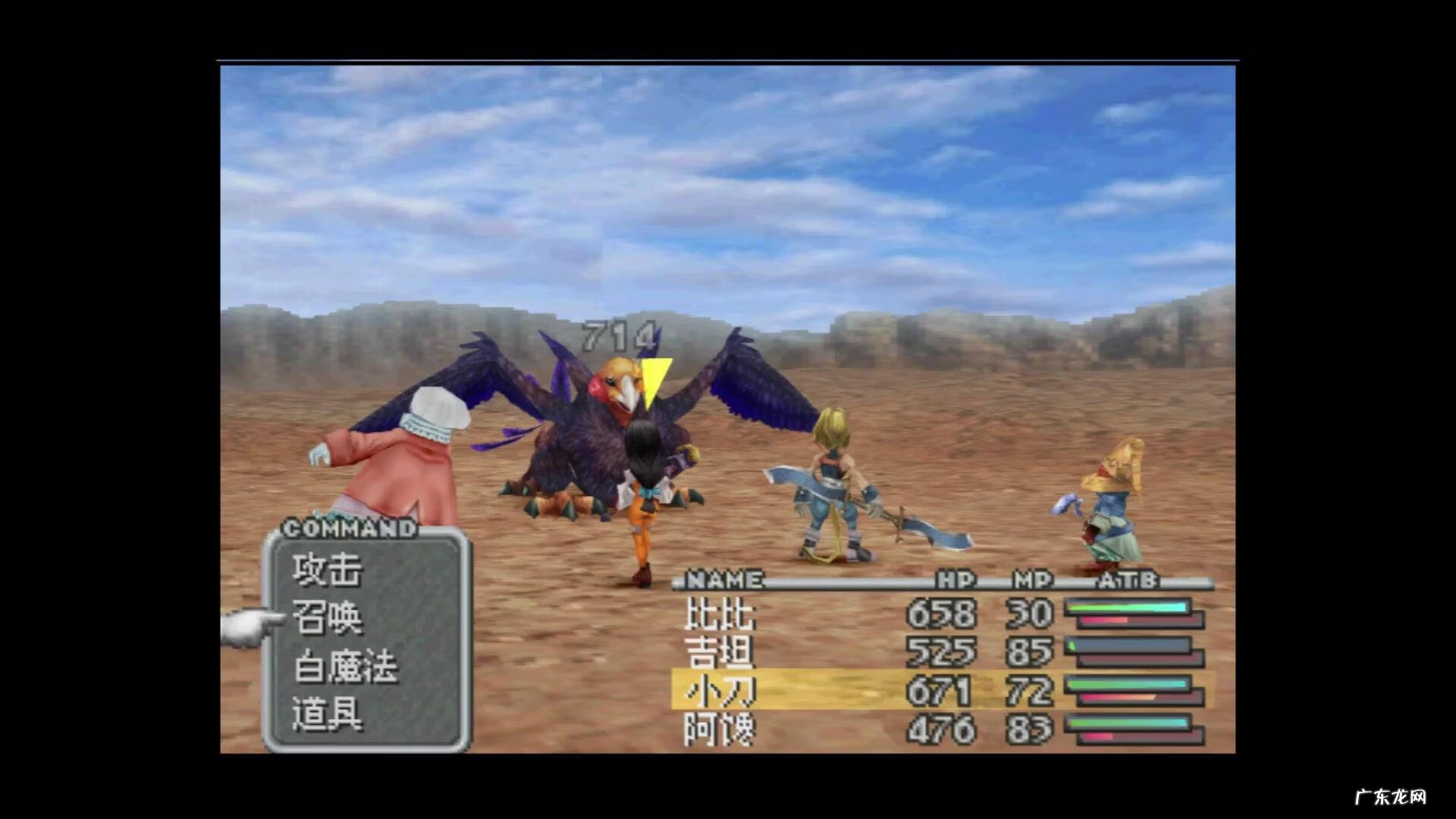Choose party member 阿馋 in the status list
The height and width of the screenshot is (819, 1456).
[x=720, y=730]
